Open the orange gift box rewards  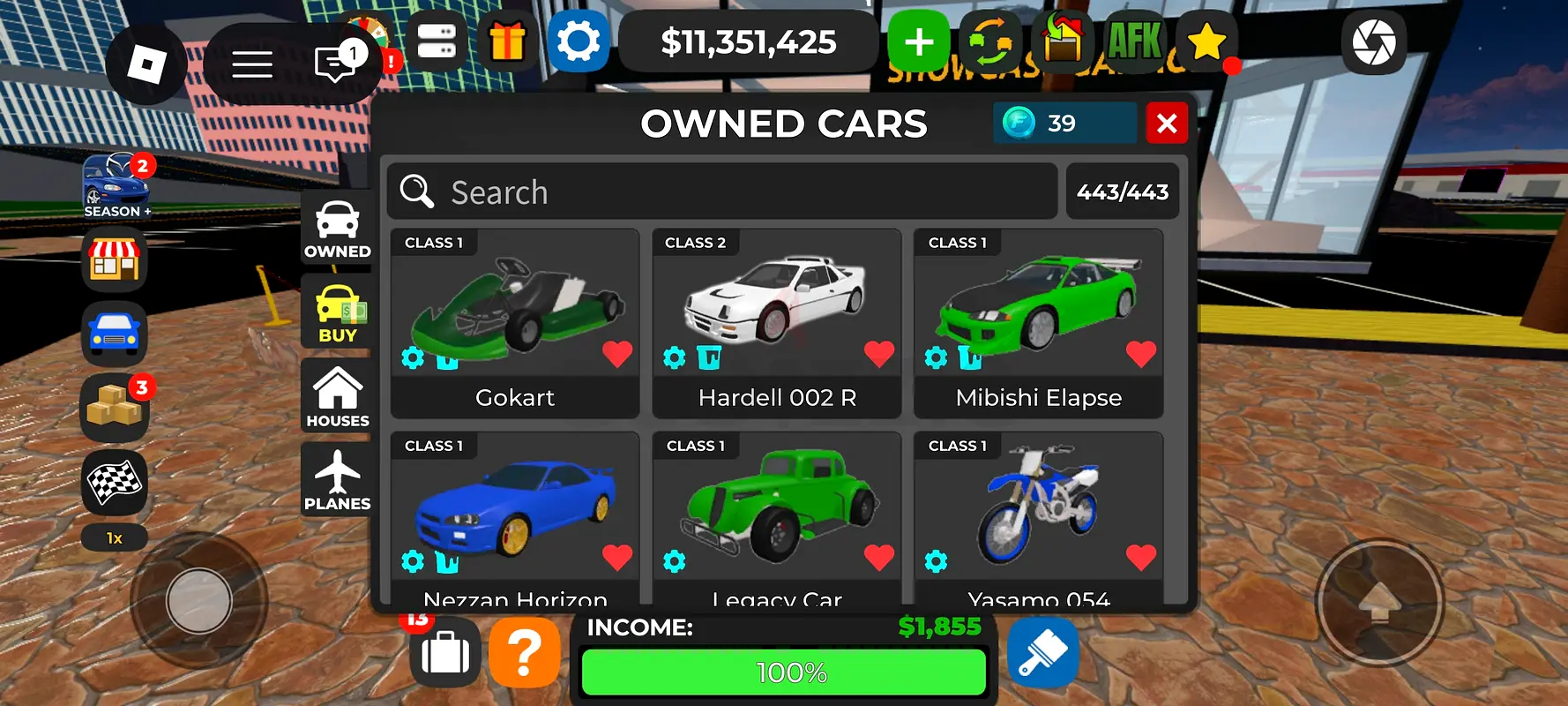(x=507, y=41)
